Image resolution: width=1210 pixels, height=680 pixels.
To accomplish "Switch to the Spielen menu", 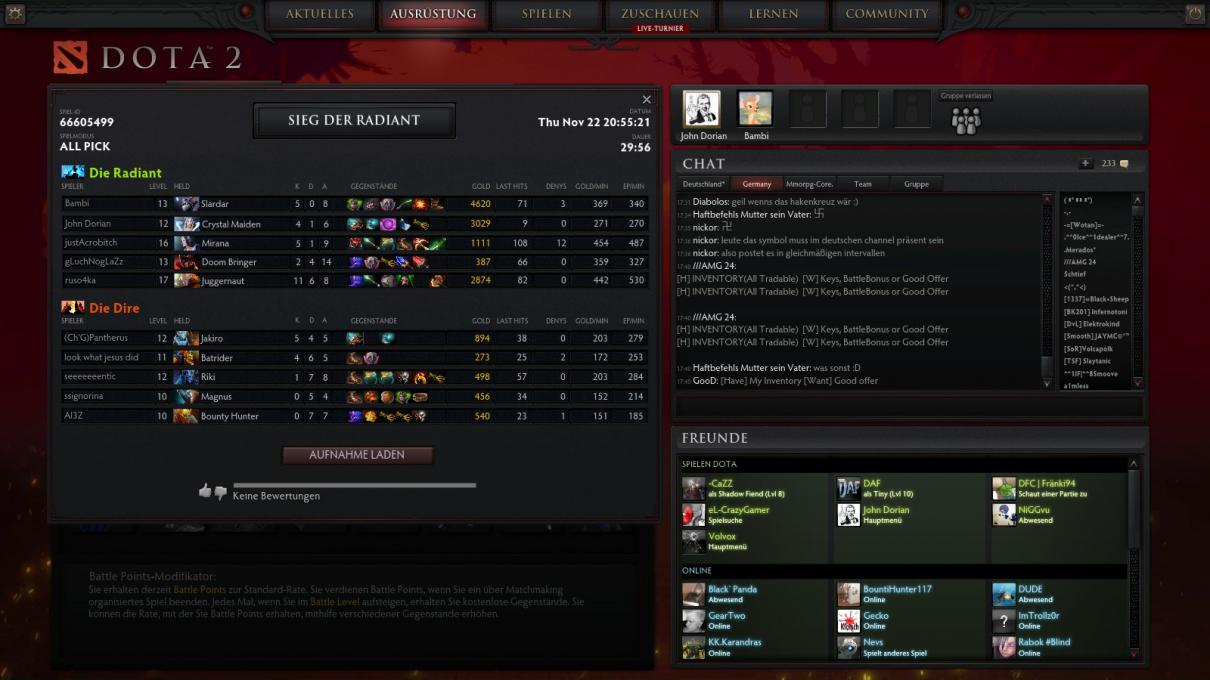I will point(546,15).
